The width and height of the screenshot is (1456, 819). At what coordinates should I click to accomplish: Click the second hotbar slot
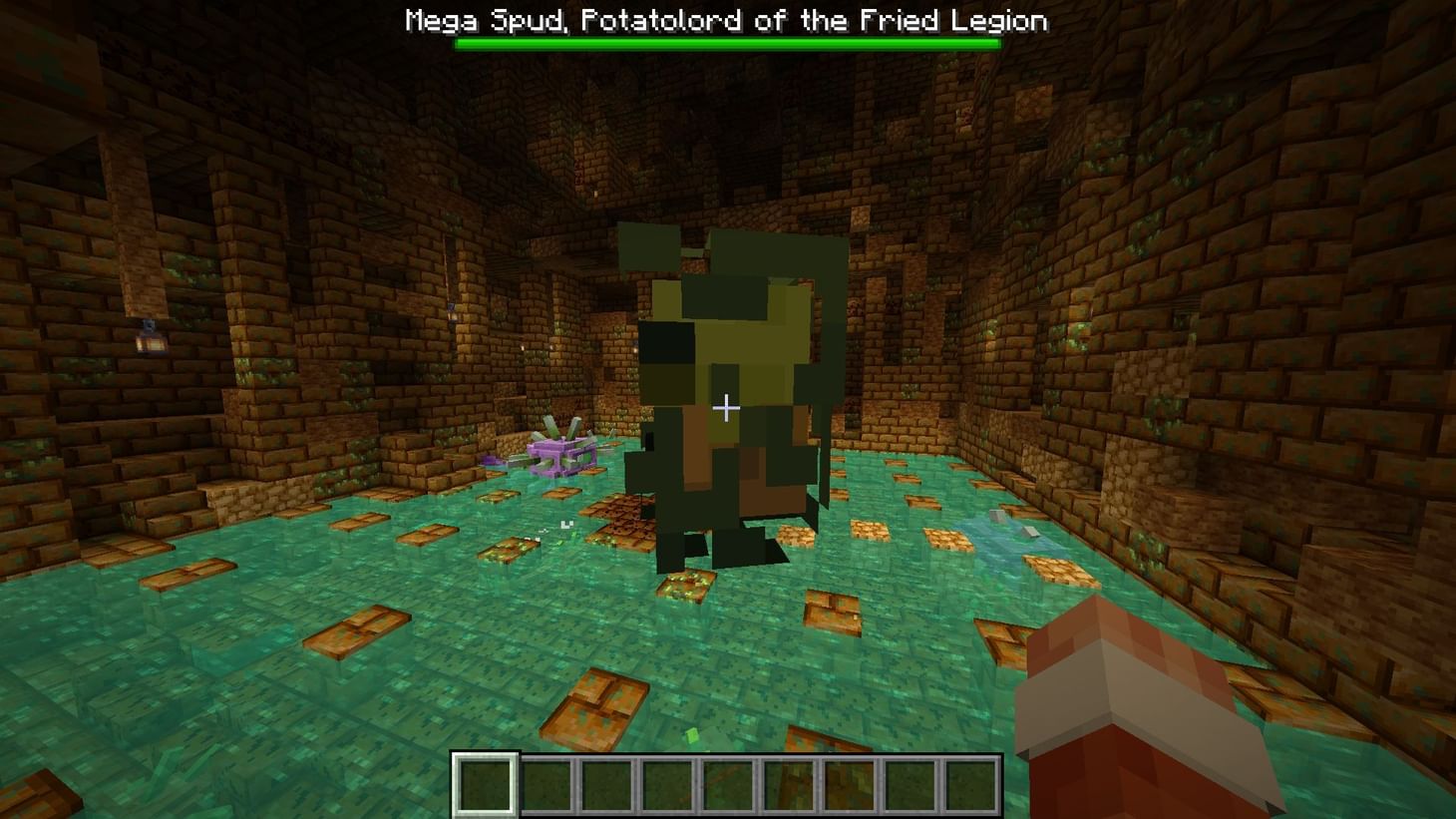click(x=547, y=784)
